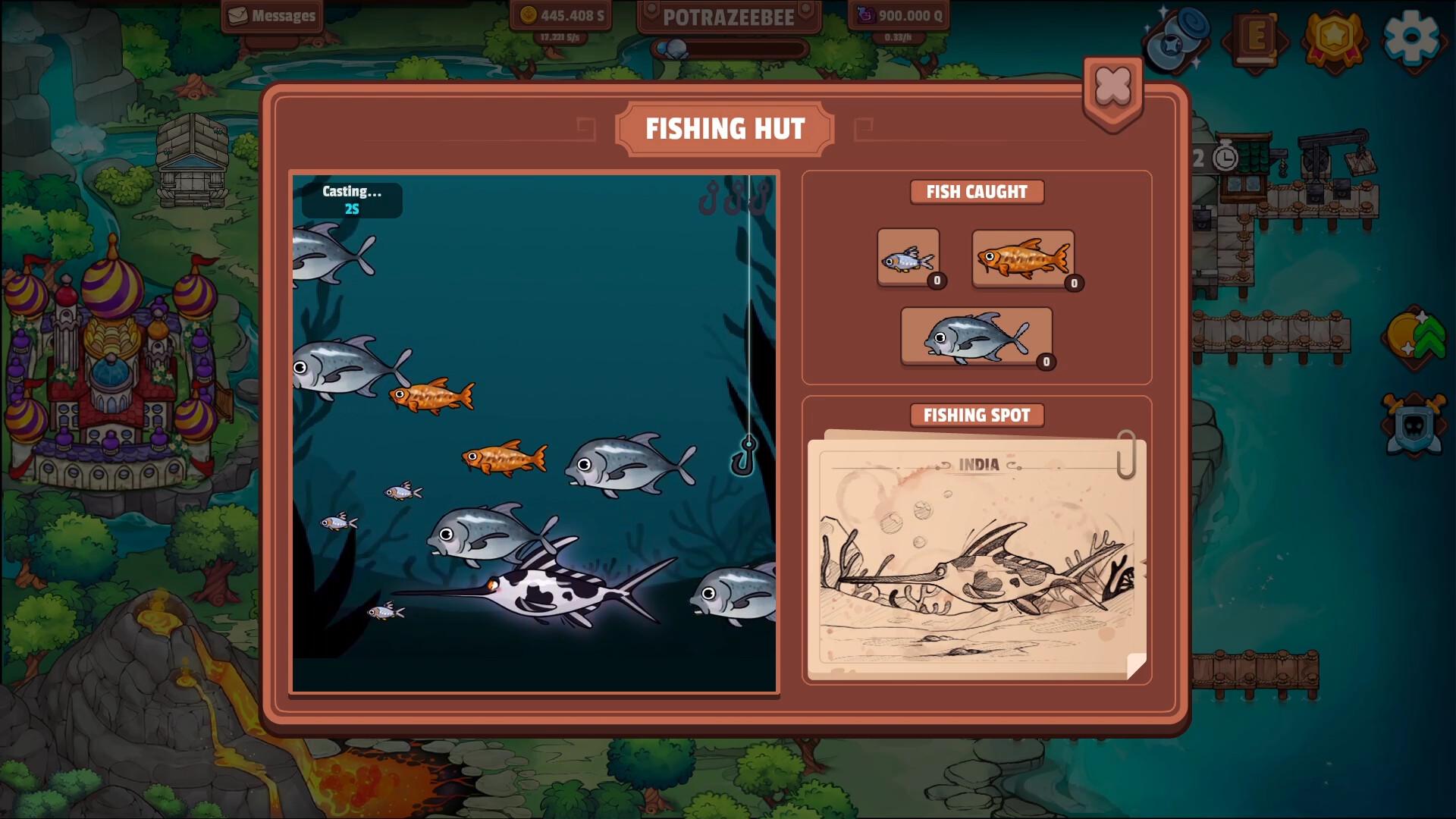
Task: Switch to the Fishing Hut title tab
Action: (x=726, y=128)
